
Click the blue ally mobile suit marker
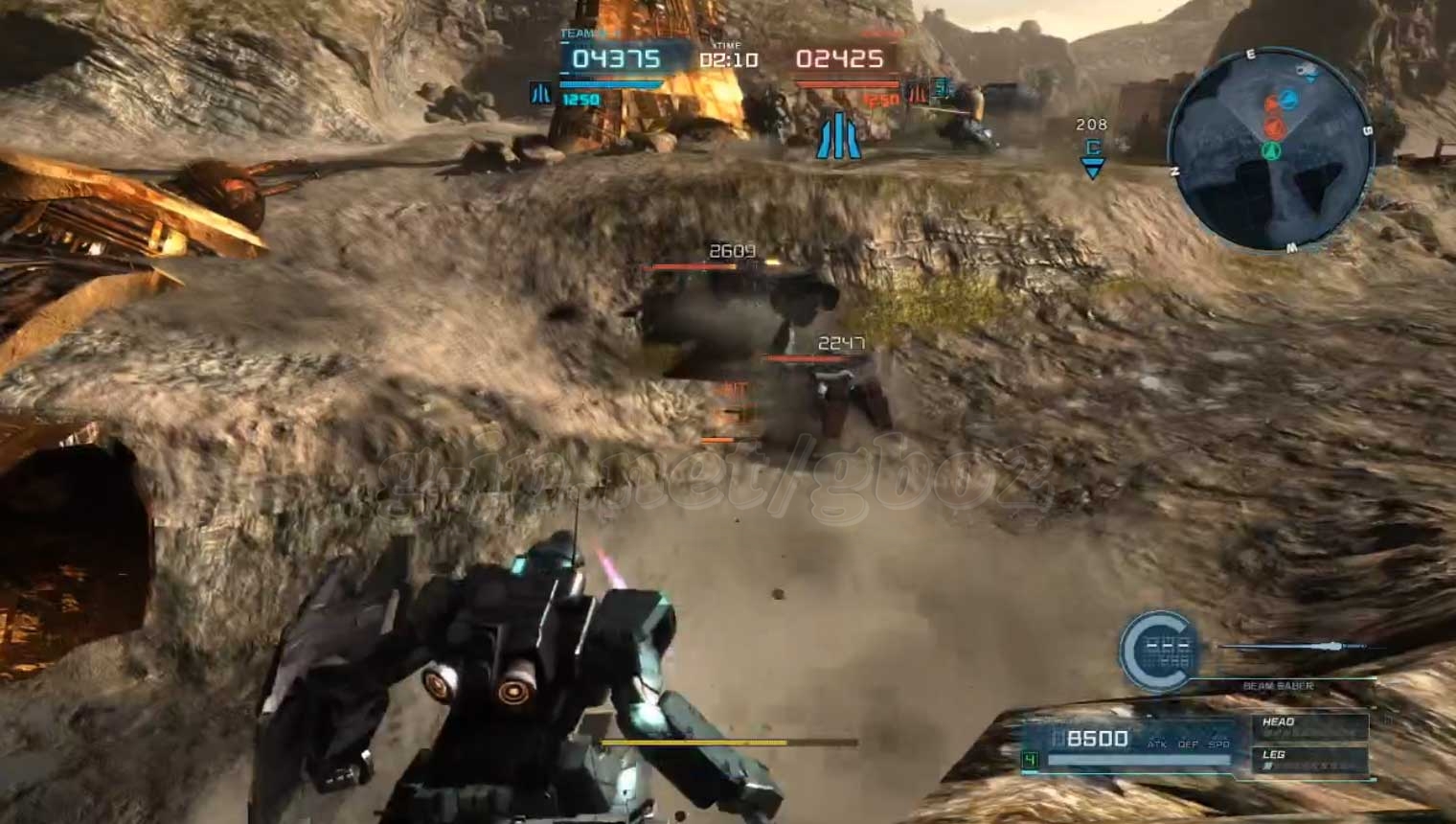[x=838, y=135]
